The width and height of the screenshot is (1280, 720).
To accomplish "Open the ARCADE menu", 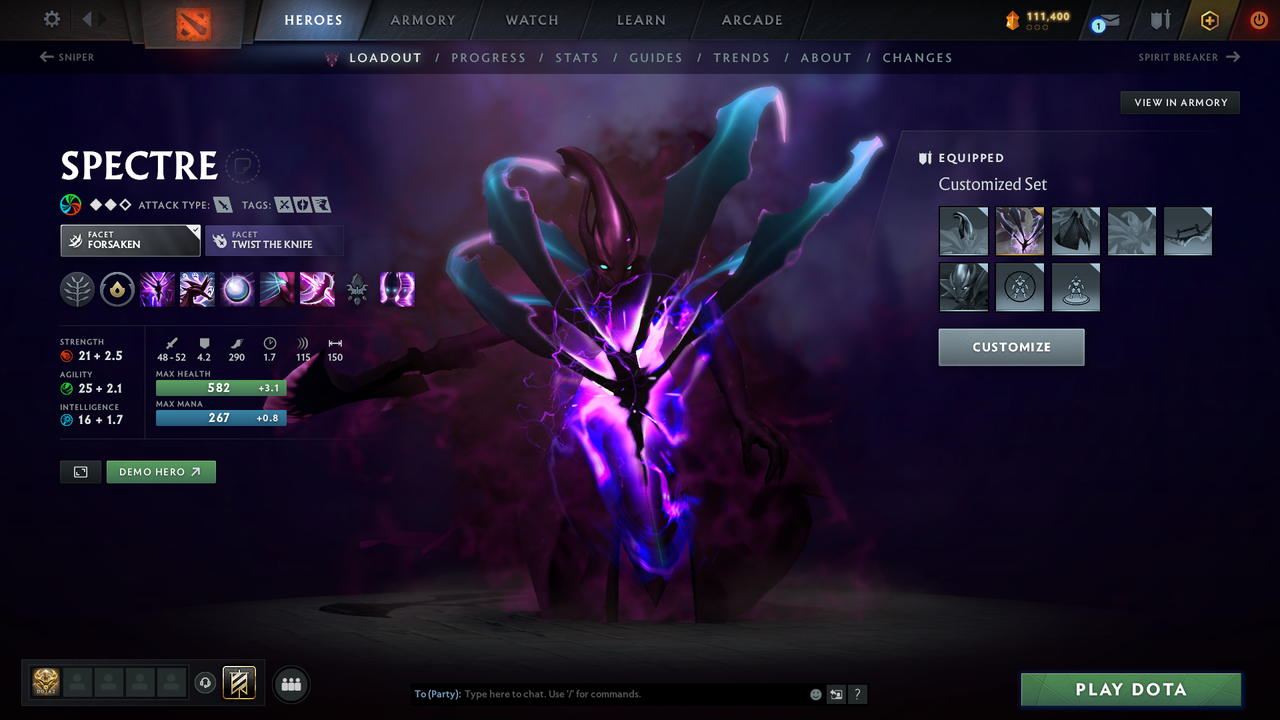I will [x=751, y=20].
